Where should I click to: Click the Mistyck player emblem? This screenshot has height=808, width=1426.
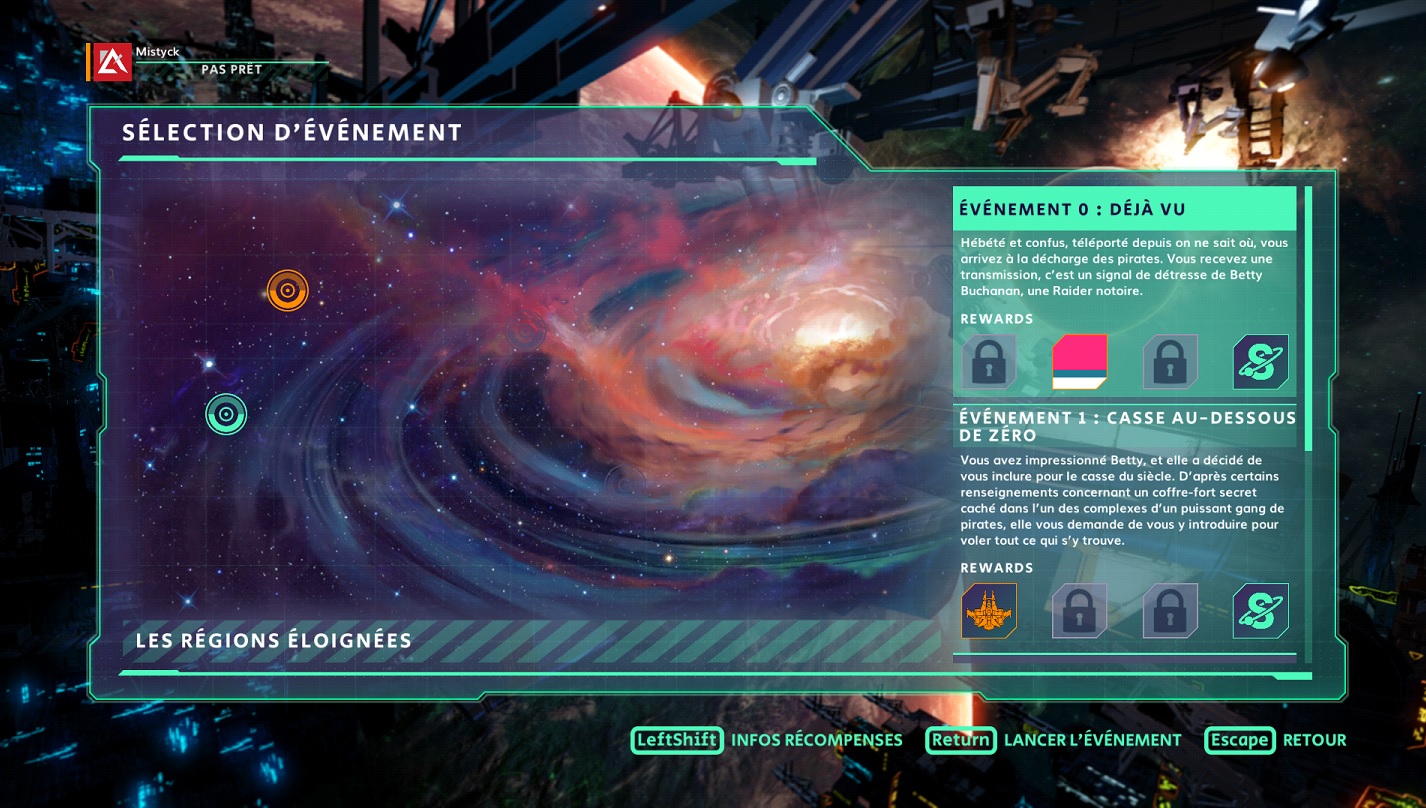(112, 62)
